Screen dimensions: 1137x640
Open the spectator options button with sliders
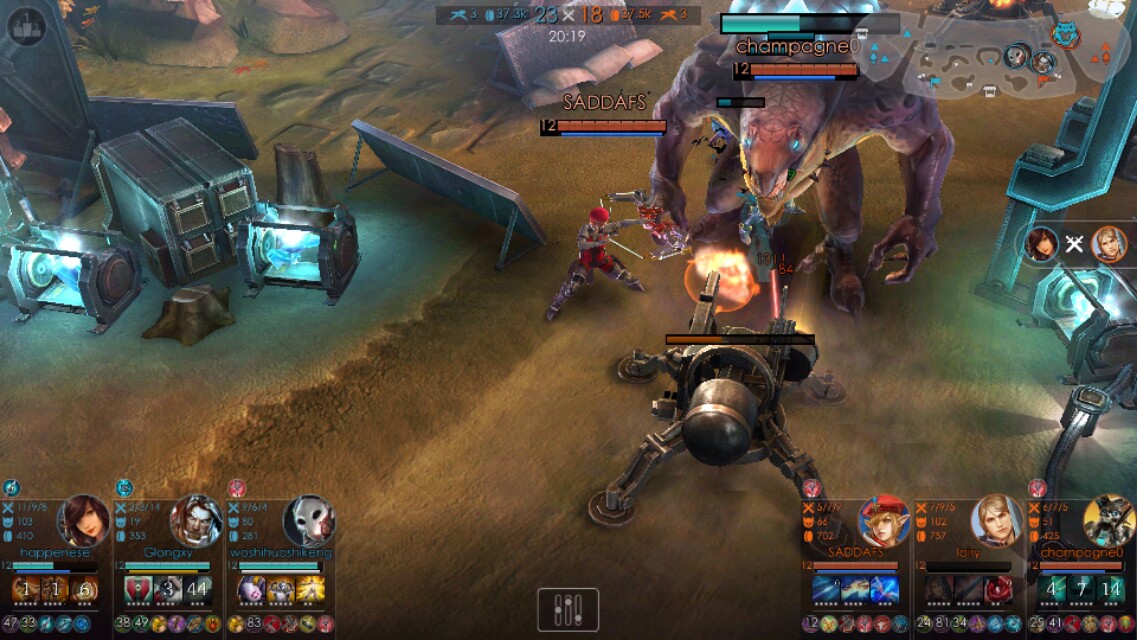(568, 609)
